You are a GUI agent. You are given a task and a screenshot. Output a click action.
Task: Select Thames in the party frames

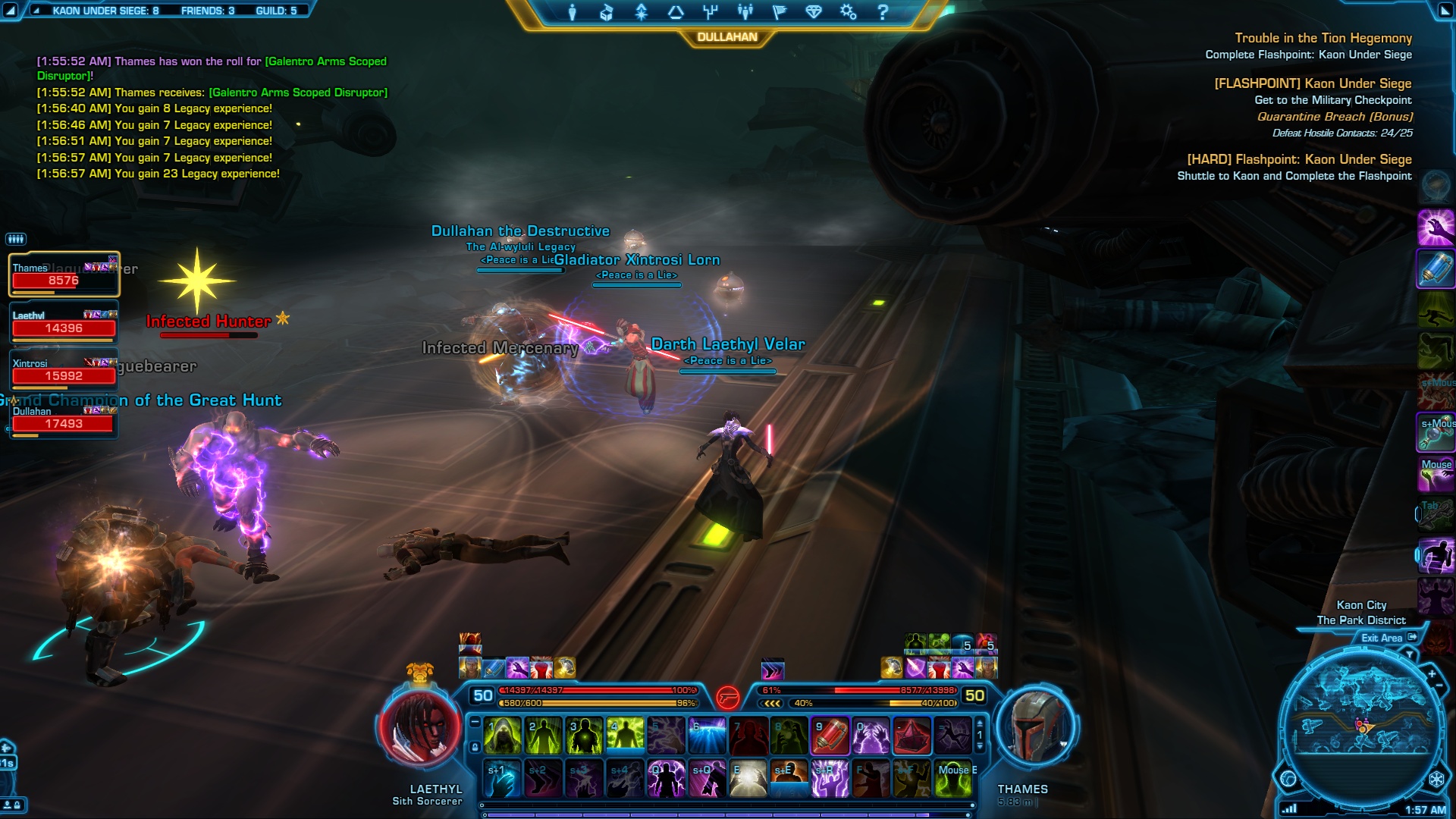[x=64, y=275]
